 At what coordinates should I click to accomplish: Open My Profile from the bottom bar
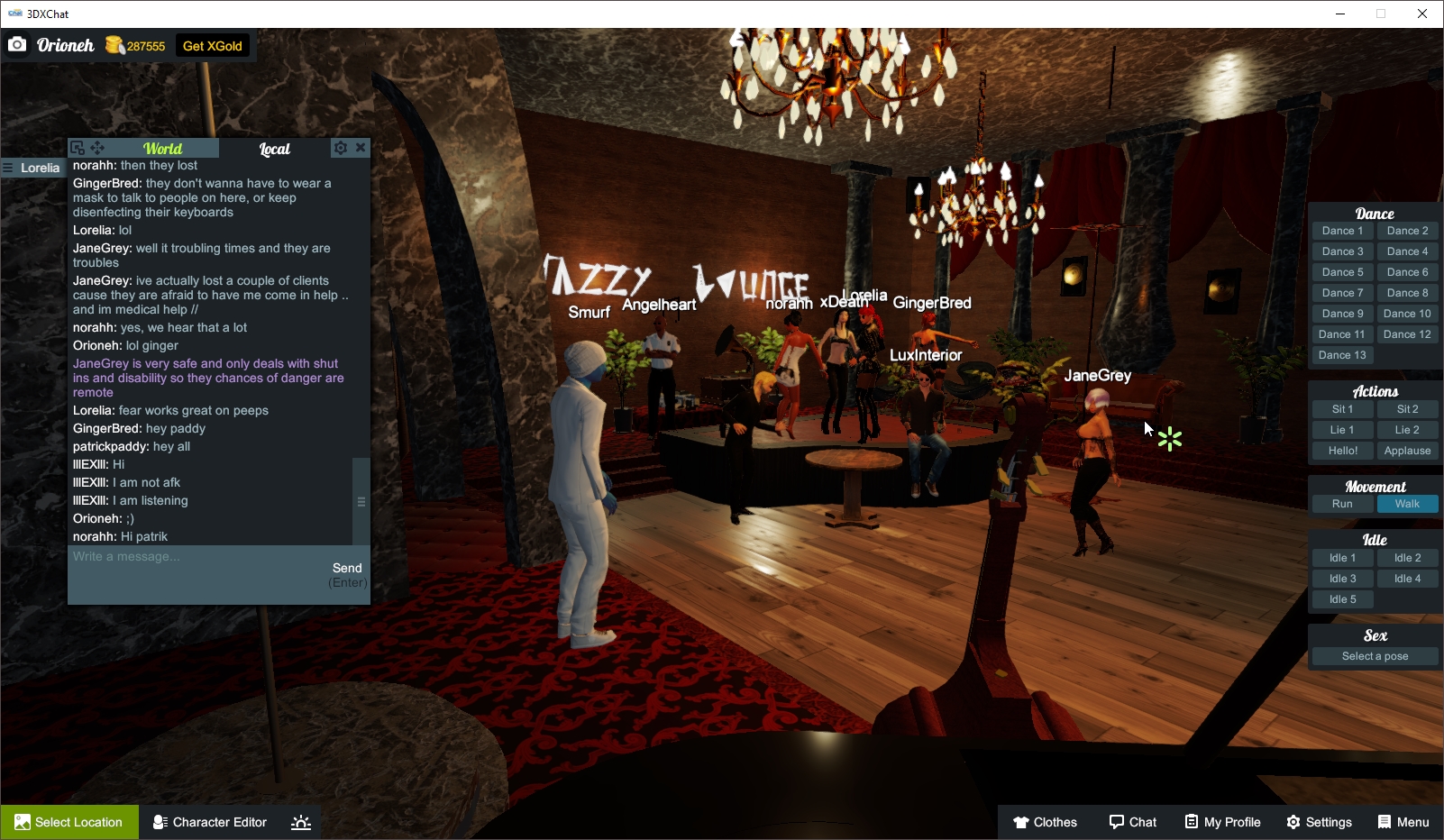pos(1222,822)
